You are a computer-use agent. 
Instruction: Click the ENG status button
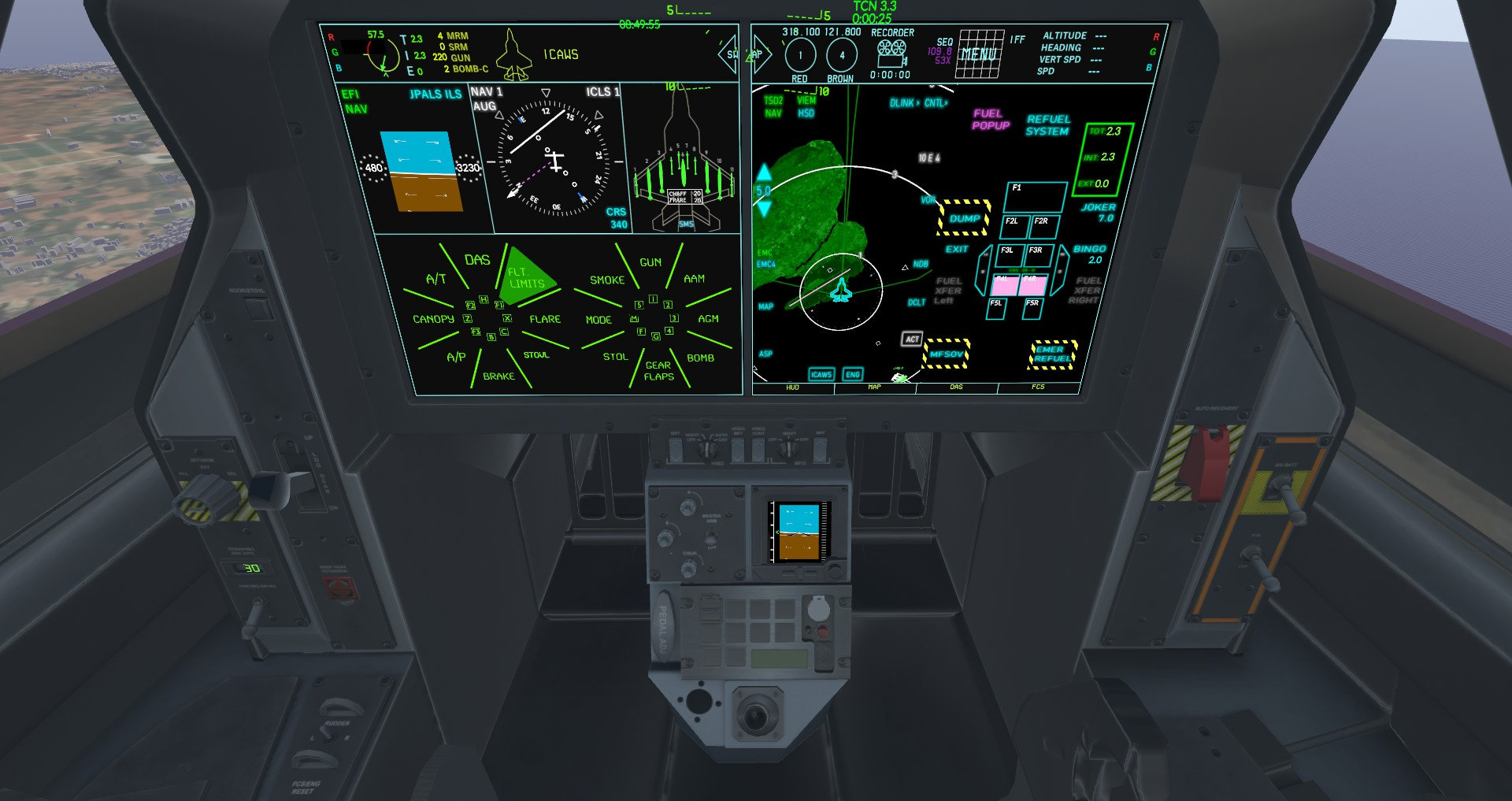(854, 374)
